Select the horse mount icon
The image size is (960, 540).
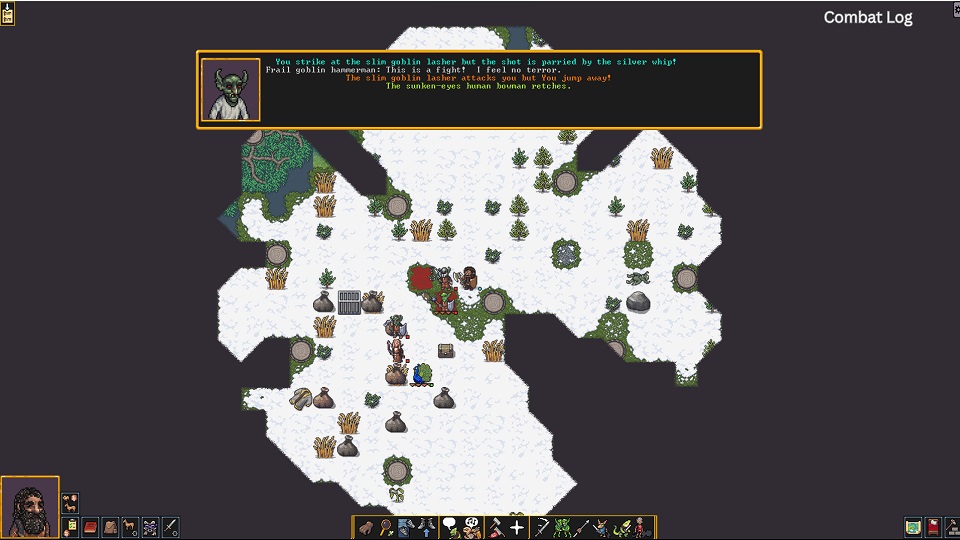click(130, 527)
